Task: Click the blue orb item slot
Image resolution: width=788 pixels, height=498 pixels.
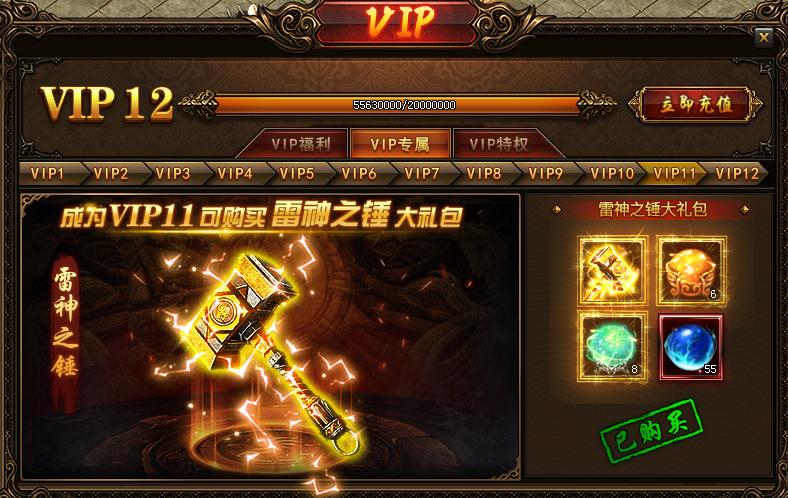Action: 691,346
